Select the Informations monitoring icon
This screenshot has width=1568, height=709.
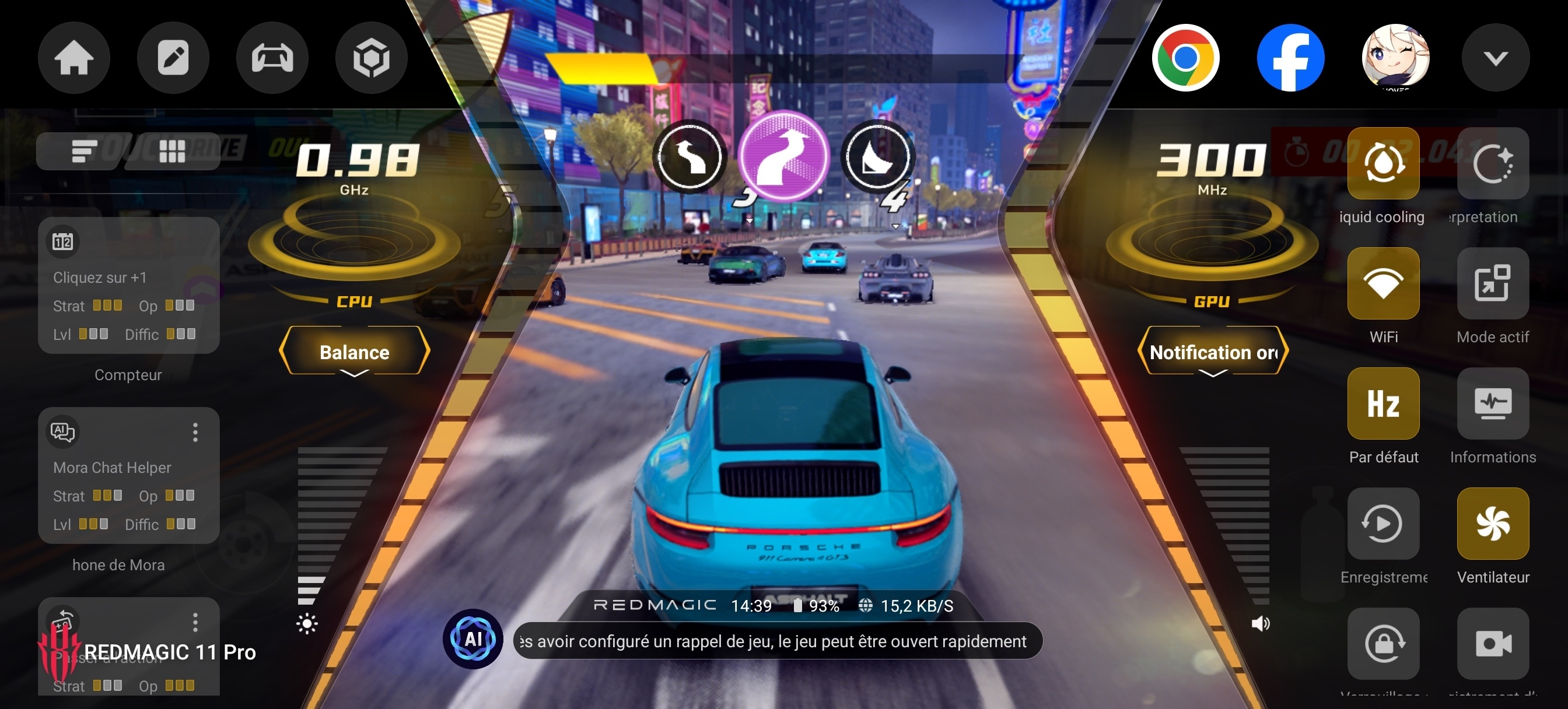pos(1493,403)
